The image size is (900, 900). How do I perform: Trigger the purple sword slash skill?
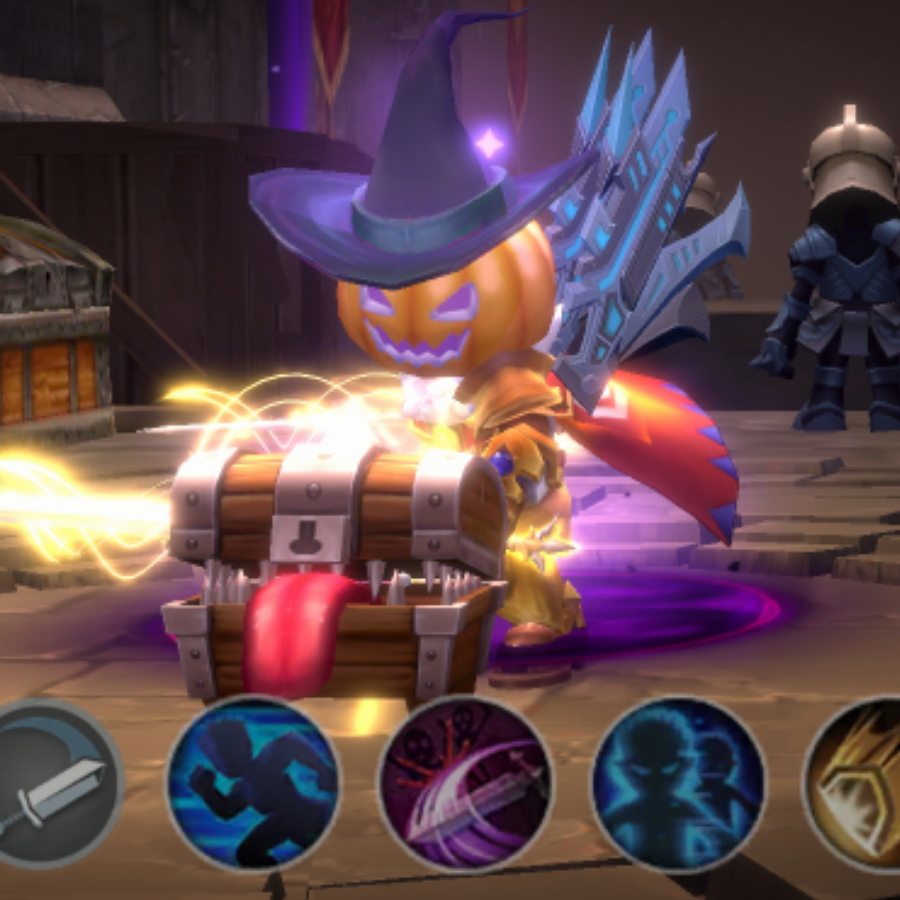coord(466,783)
